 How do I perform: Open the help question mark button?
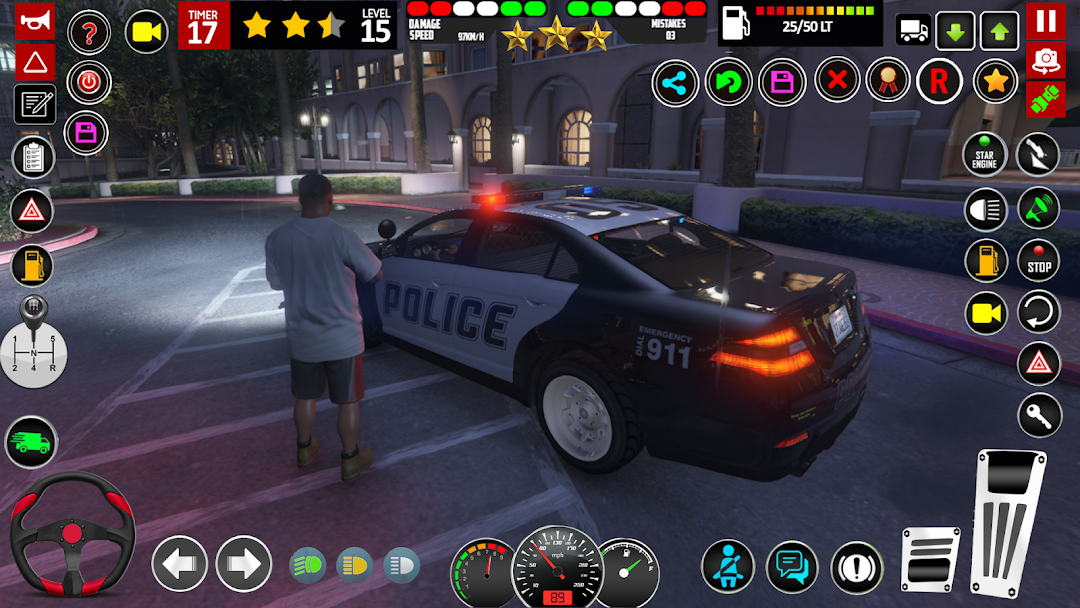point(89,33)
